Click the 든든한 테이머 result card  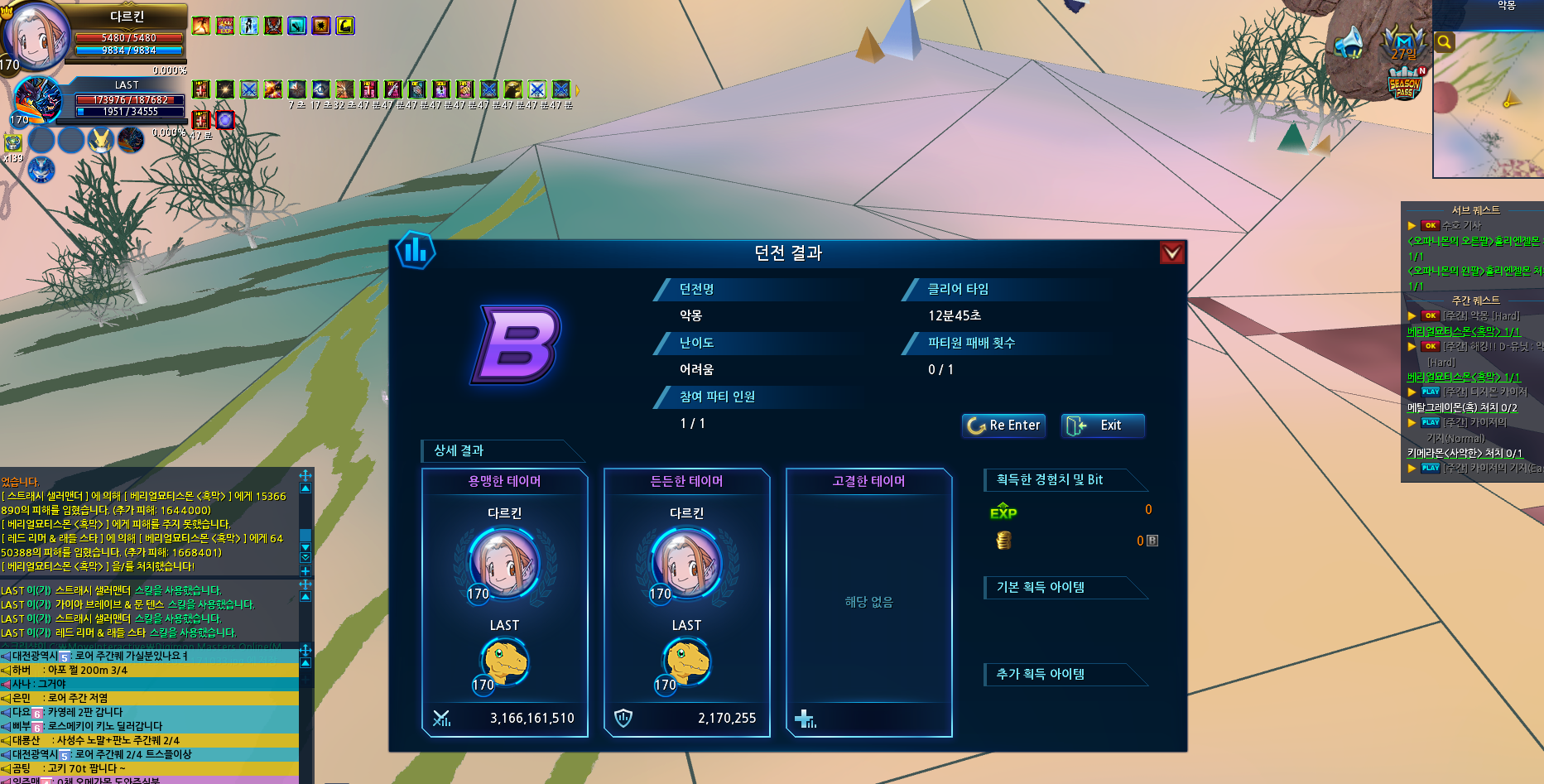[687, 602]
